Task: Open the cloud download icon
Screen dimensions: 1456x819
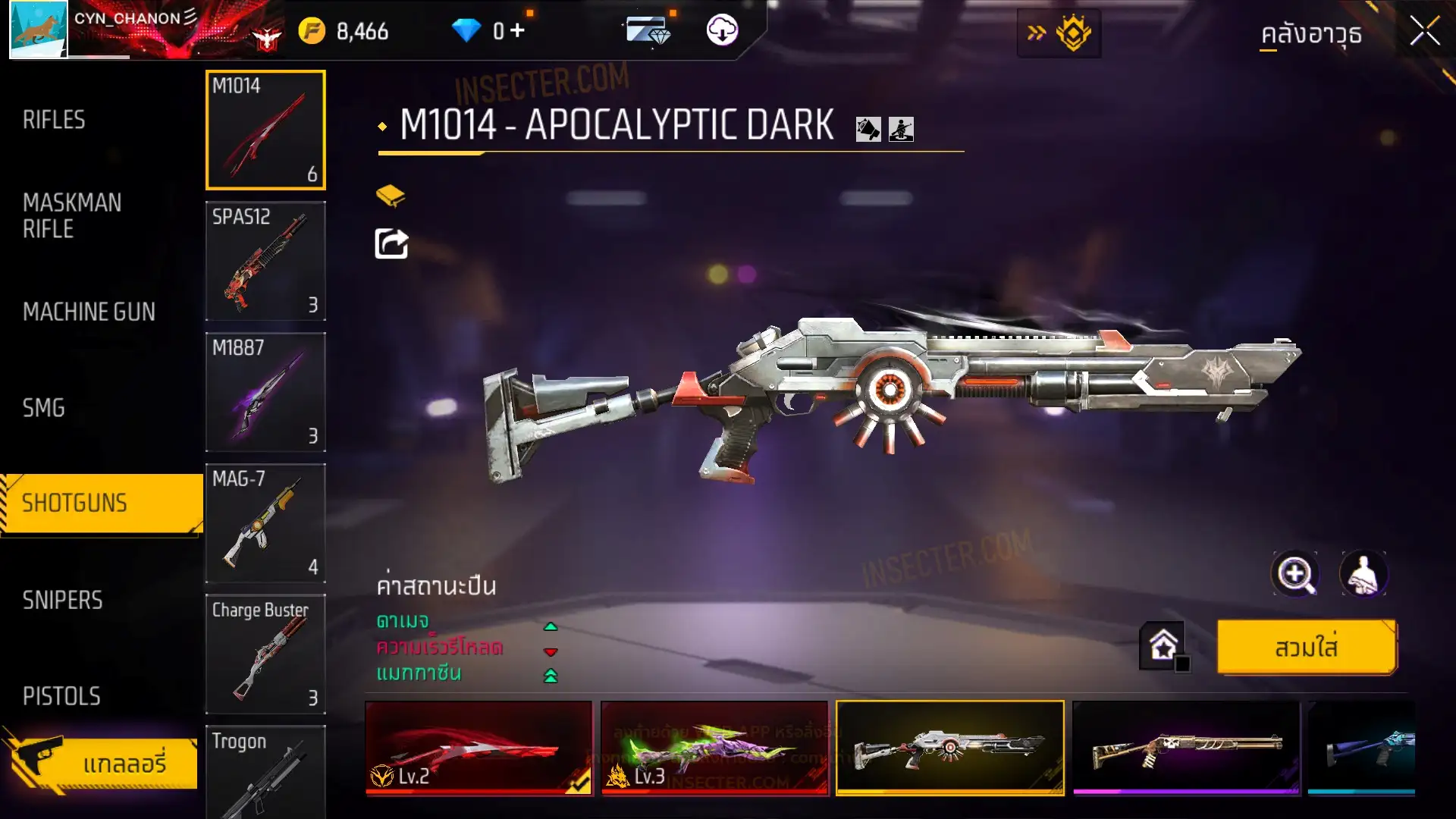Action: (722, 30)
